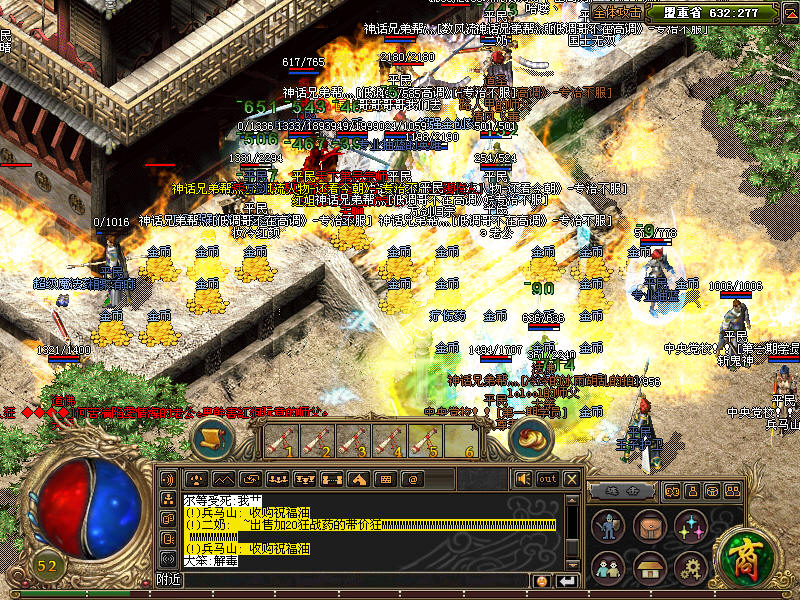Click the chat panel 'out' button
Screen dimensions: 800x600
pyautogui.click(x=547, y=479)
